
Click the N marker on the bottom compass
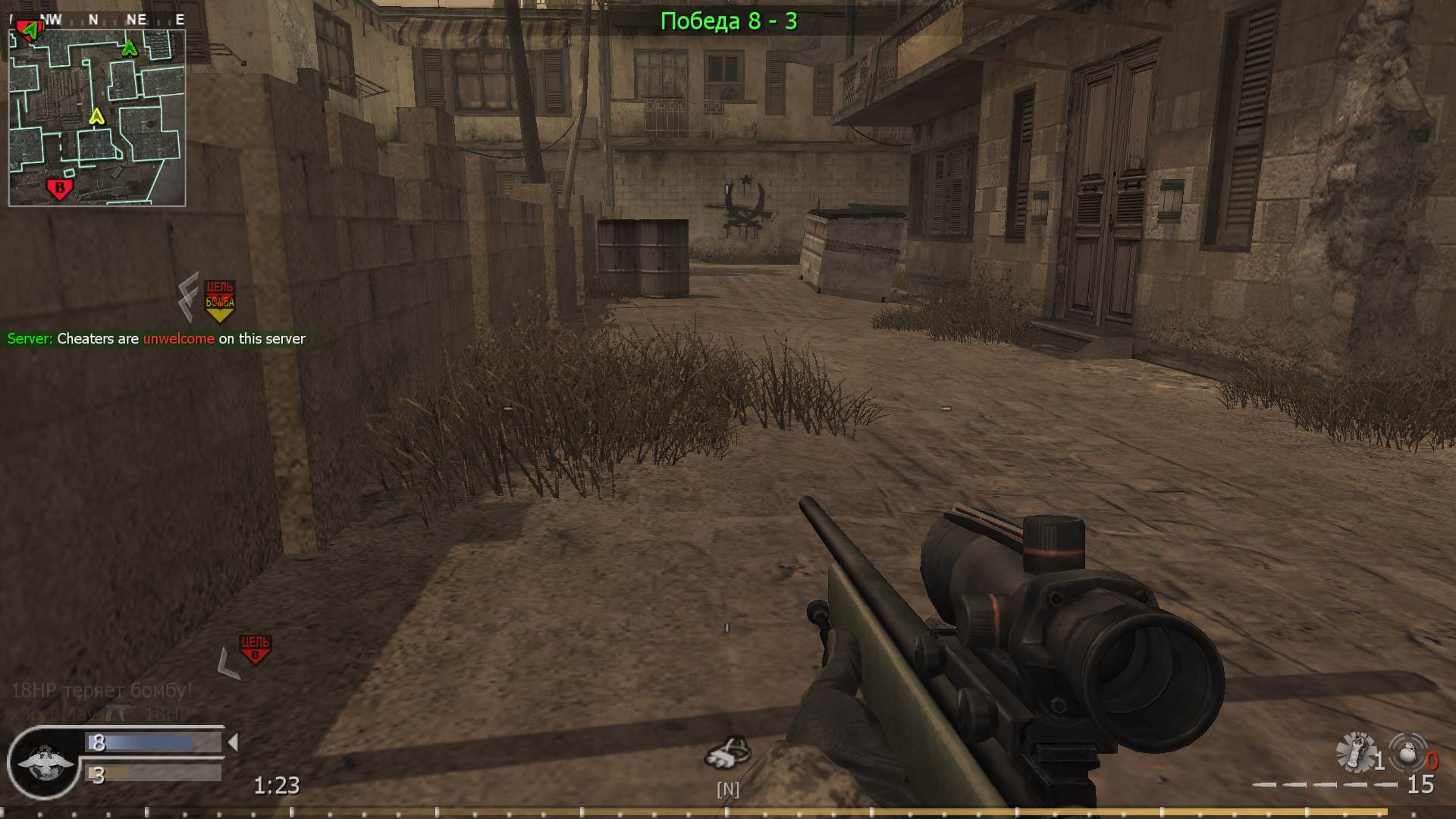727,789
